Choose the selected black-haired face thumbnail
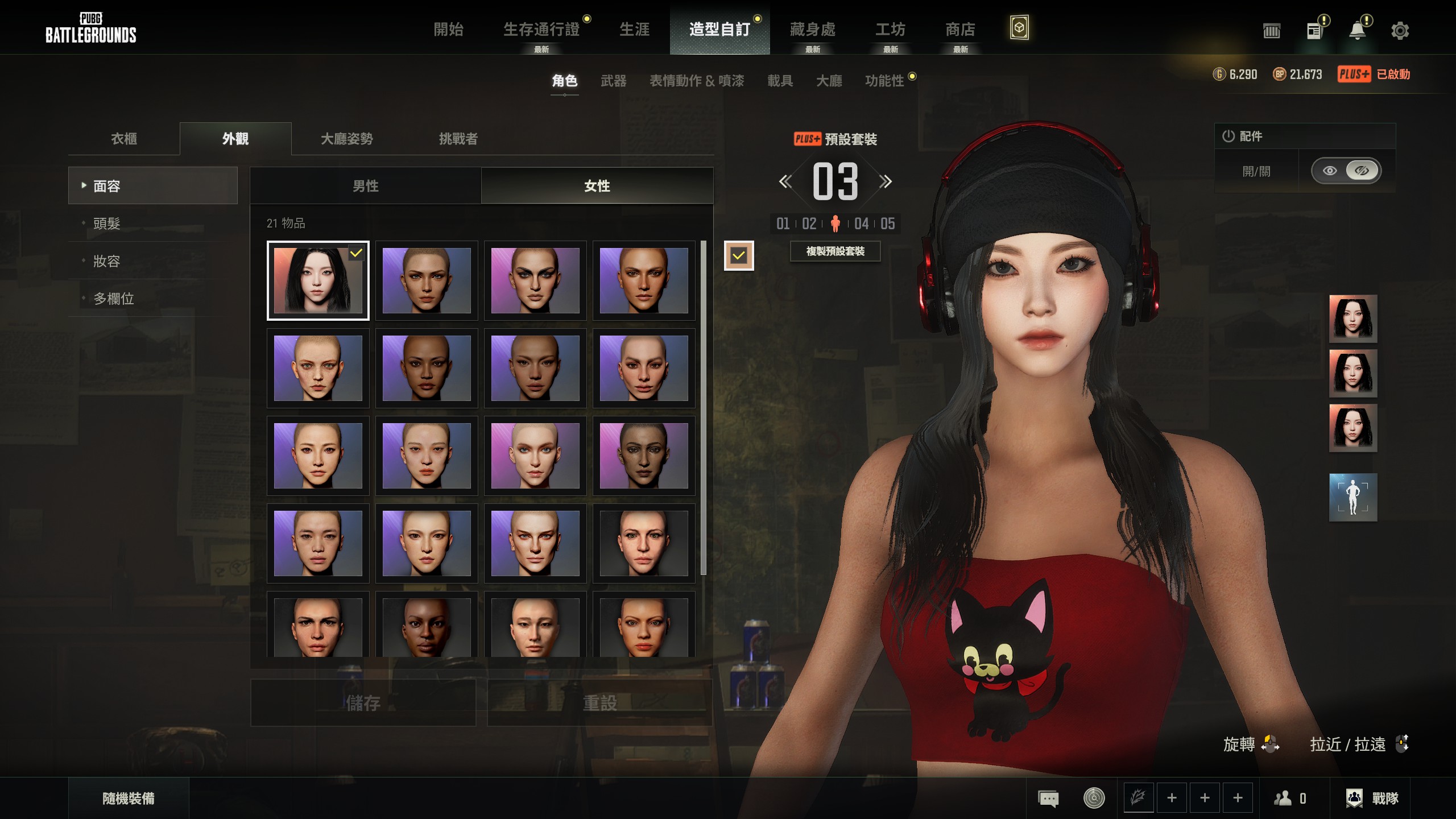The height and width of the screenshot is (819, 1456). pos(318,280)
